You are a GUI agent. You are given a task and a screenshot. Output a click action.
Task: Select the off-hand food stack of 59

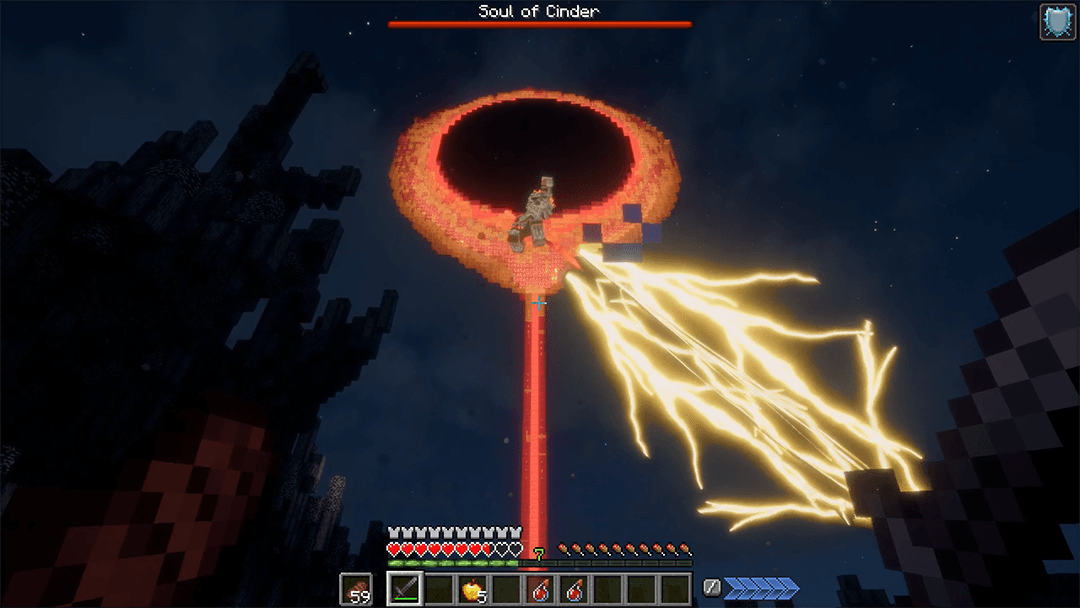355,590
